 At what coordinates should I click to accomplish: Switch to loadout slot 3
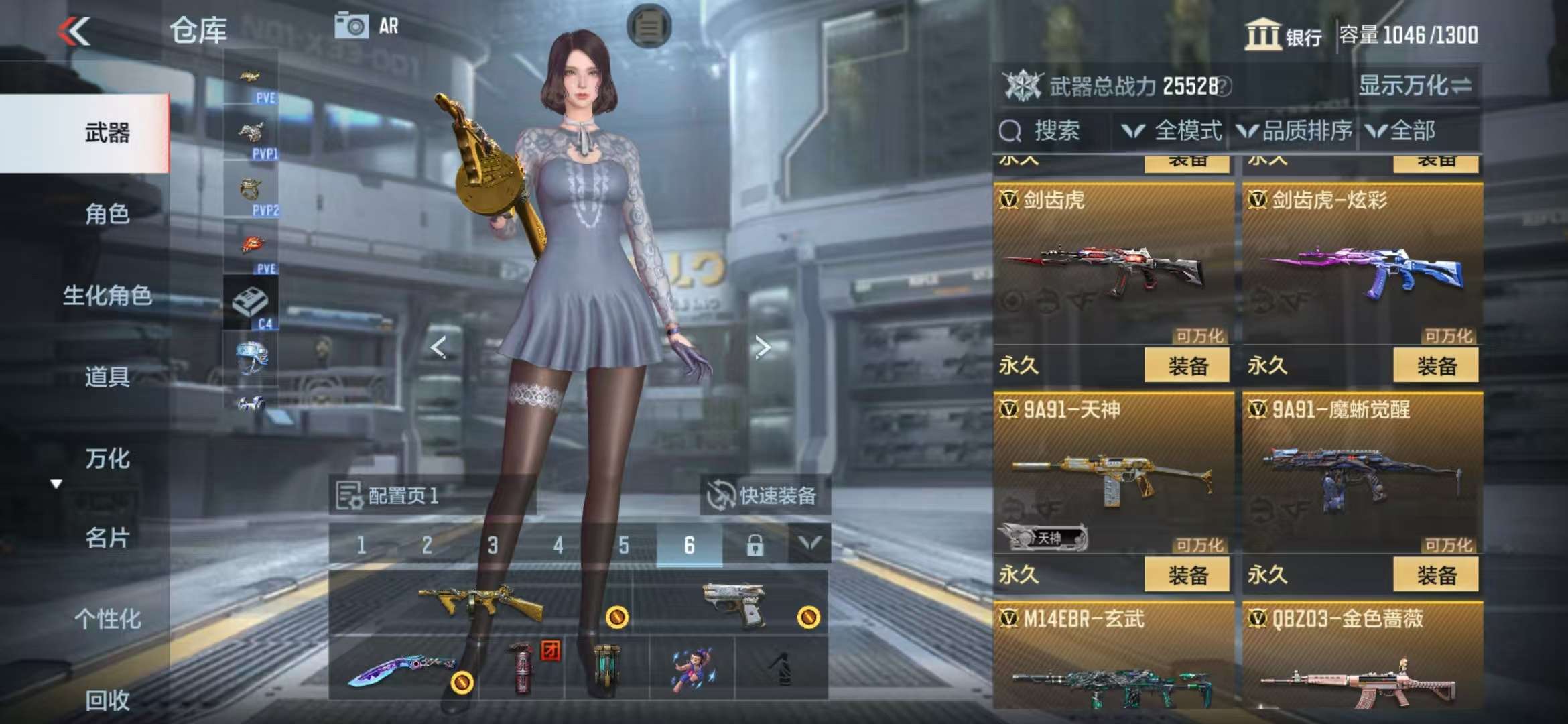(493, 545)
